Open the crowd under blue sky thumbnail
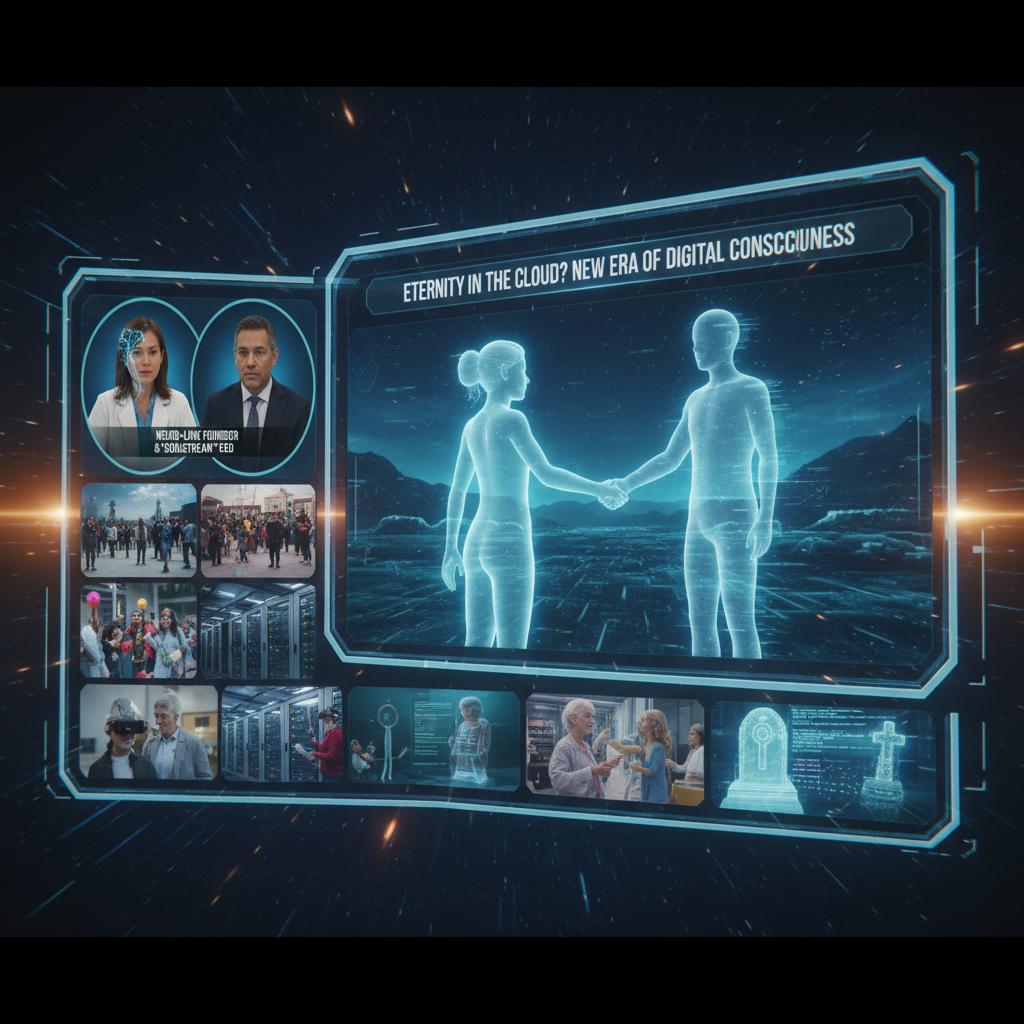Screen dimensions: 1024x1024 pyautogui.click(x=138, y=529)
